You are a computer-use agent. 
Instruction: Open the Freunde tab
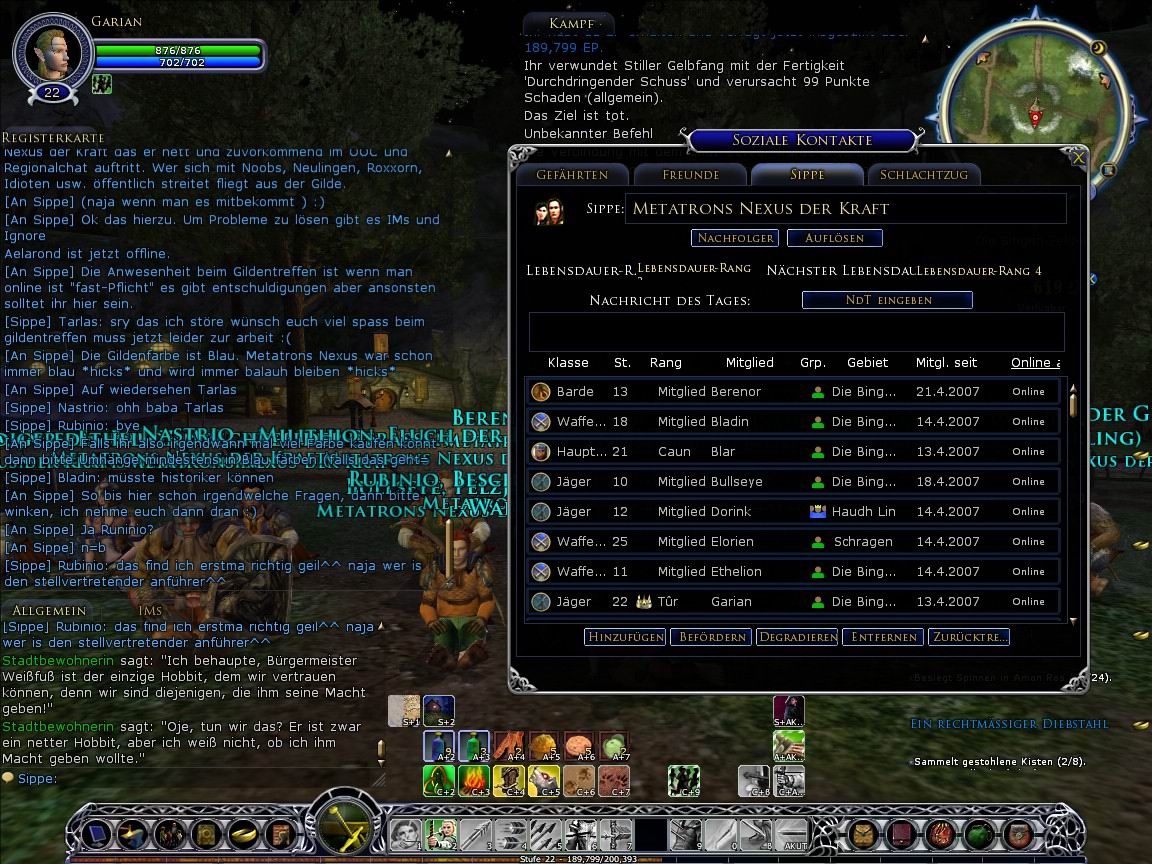690,175
